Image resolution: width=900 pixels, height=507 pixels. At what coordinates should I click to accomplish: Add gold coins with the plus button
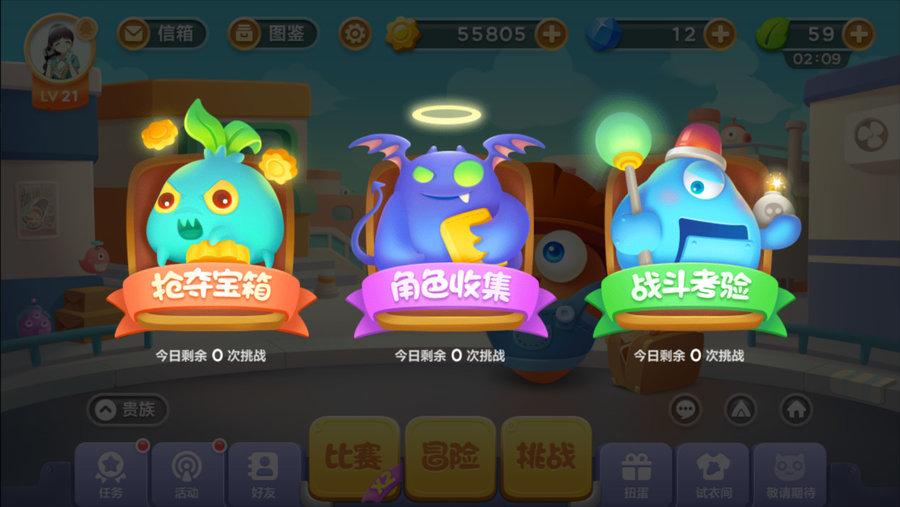(551, 34)
